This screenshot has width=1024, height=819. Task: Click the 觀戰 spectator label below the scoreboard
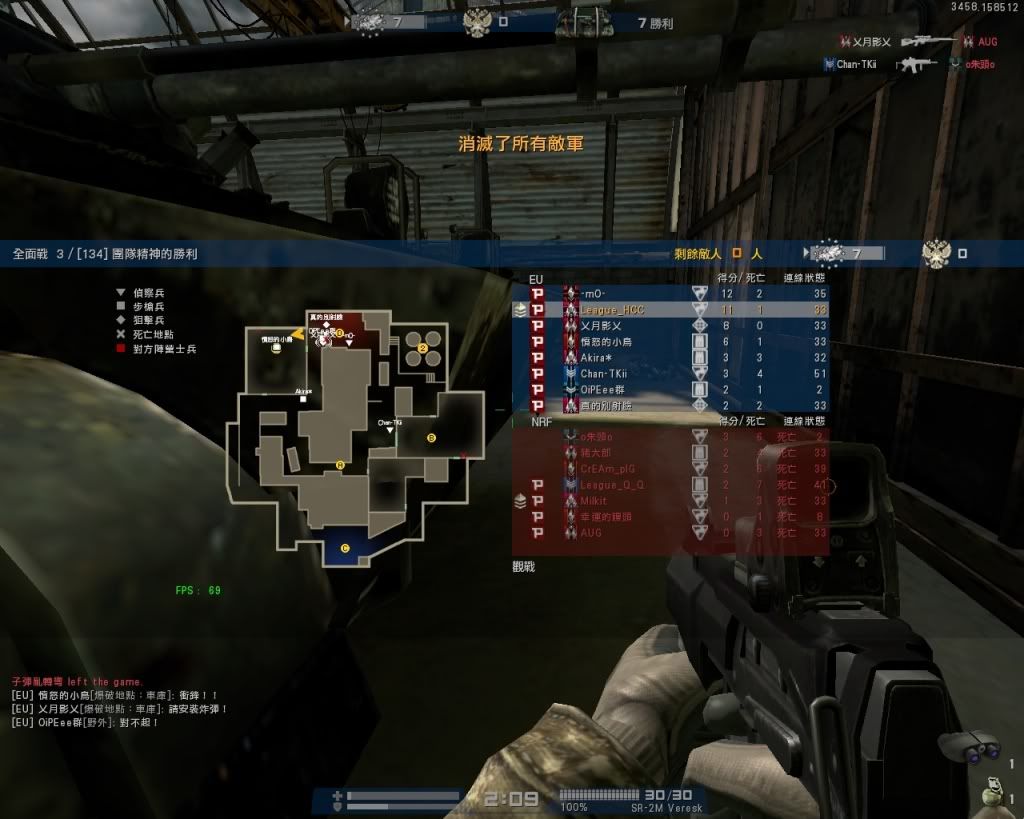click(x=525, y=566)
